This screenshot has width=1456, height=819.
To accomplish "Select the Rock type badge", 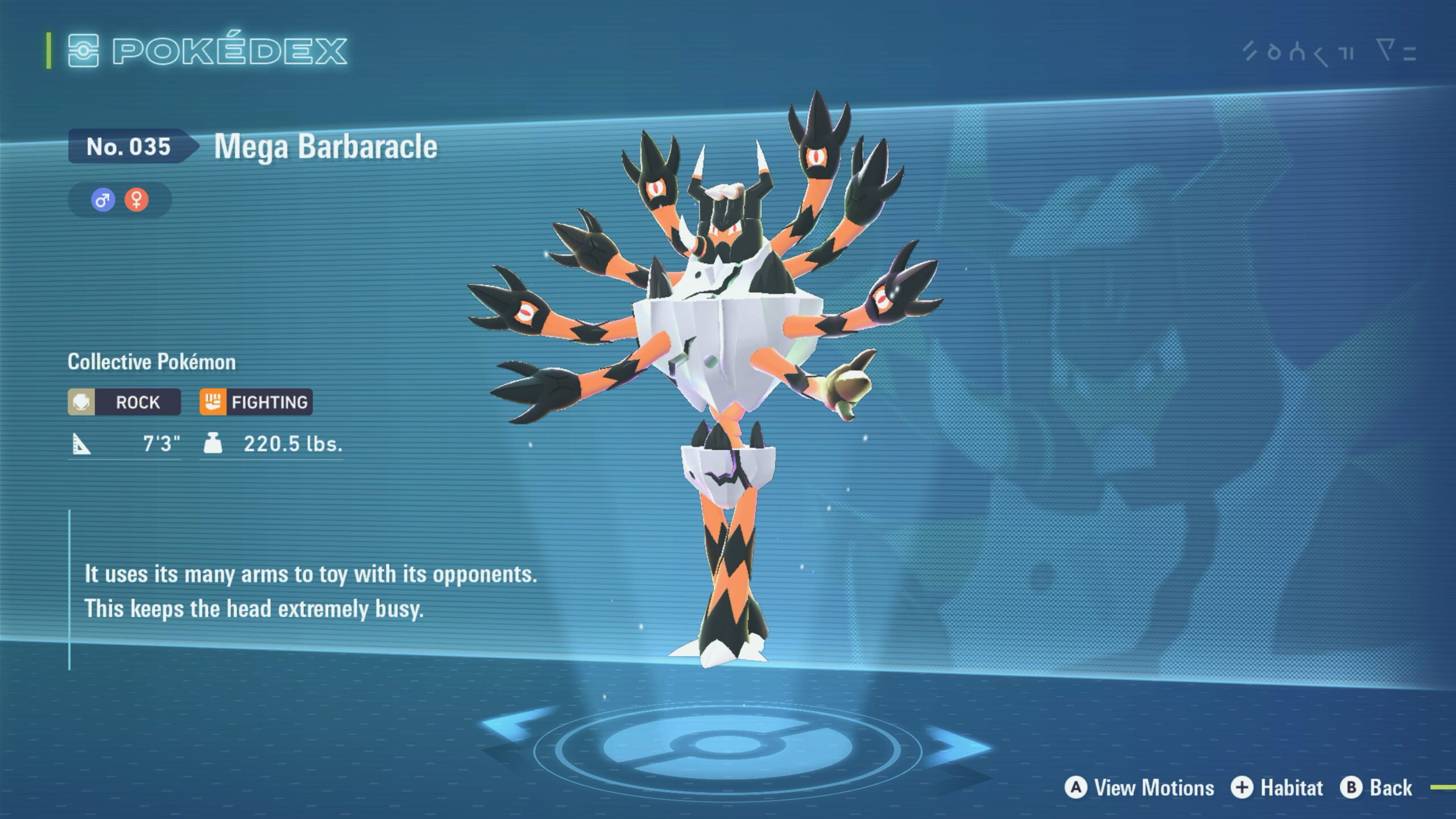I will [125, 402].
